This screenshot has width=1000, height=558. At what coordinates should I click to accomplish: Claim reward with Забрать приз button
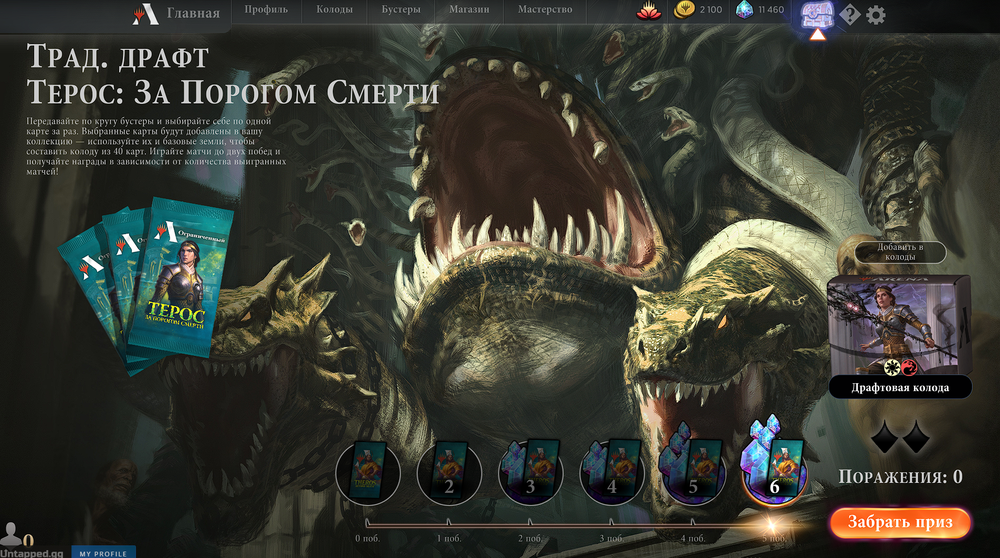tap(899, 522)
